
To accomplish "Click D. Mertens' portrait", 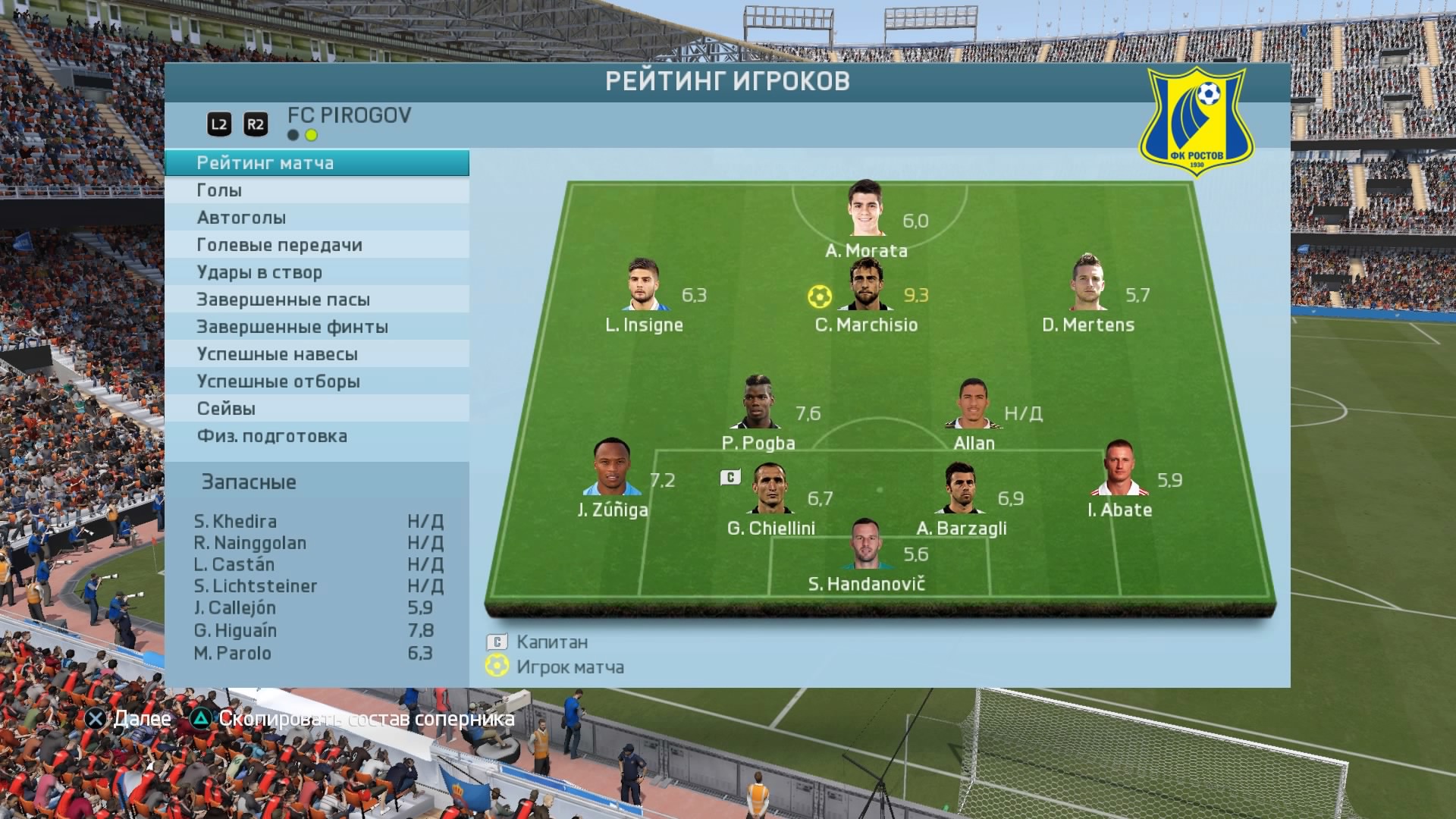I will (x=1088, y=283).
